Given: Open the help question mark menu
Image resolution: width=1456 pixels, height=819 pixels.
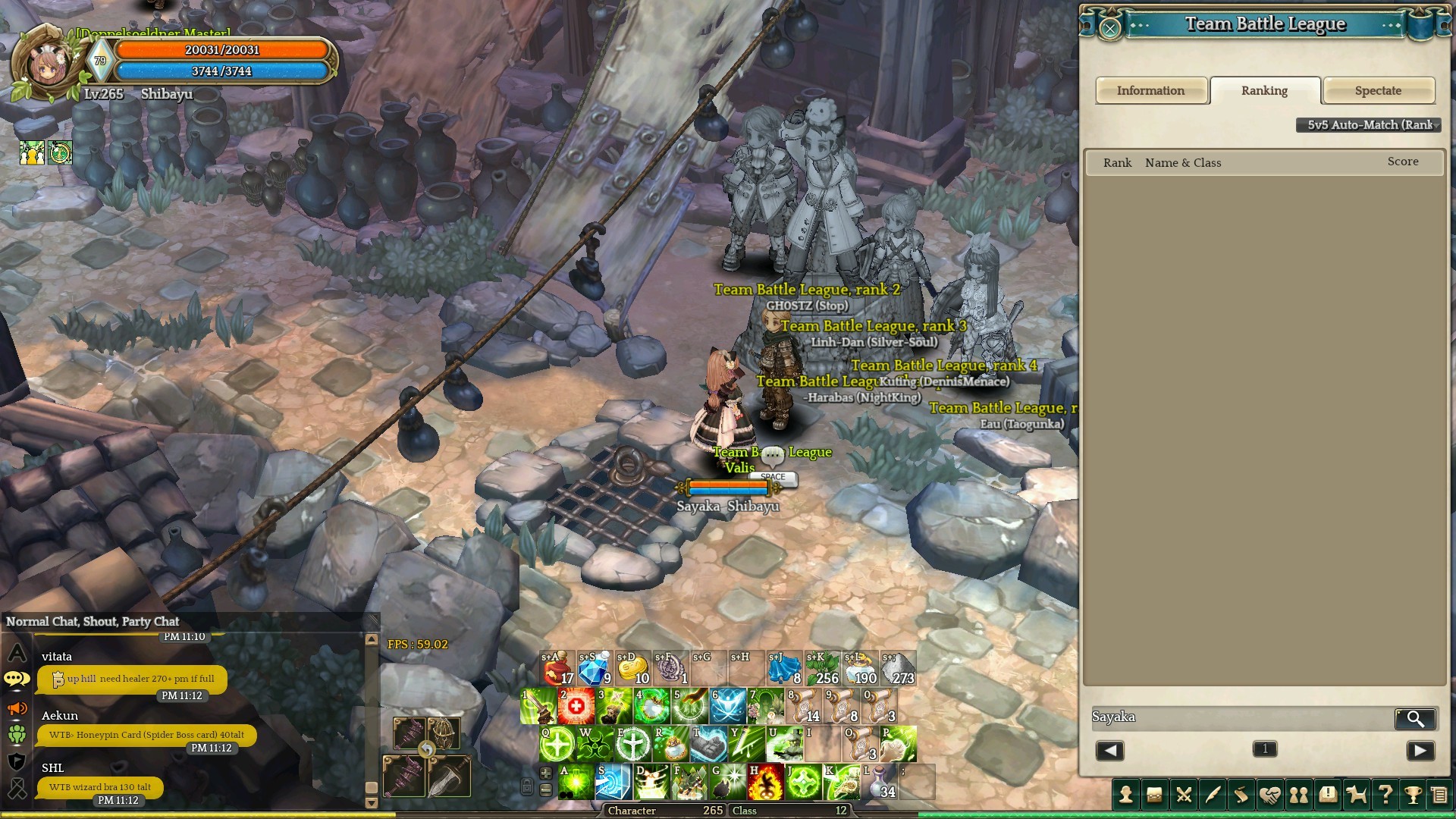Looking at the screenshot, I should (x=1385, y=795).
